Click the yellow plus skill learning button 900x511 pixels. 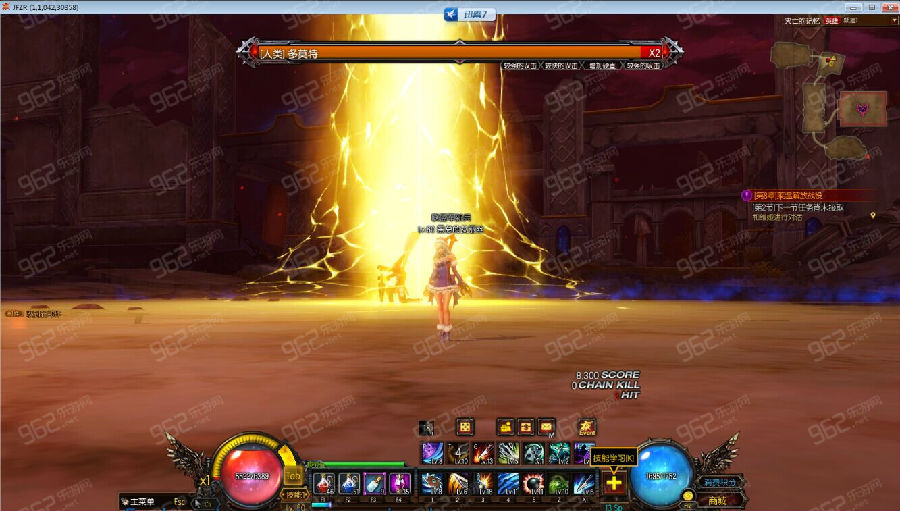click(613, 484)
